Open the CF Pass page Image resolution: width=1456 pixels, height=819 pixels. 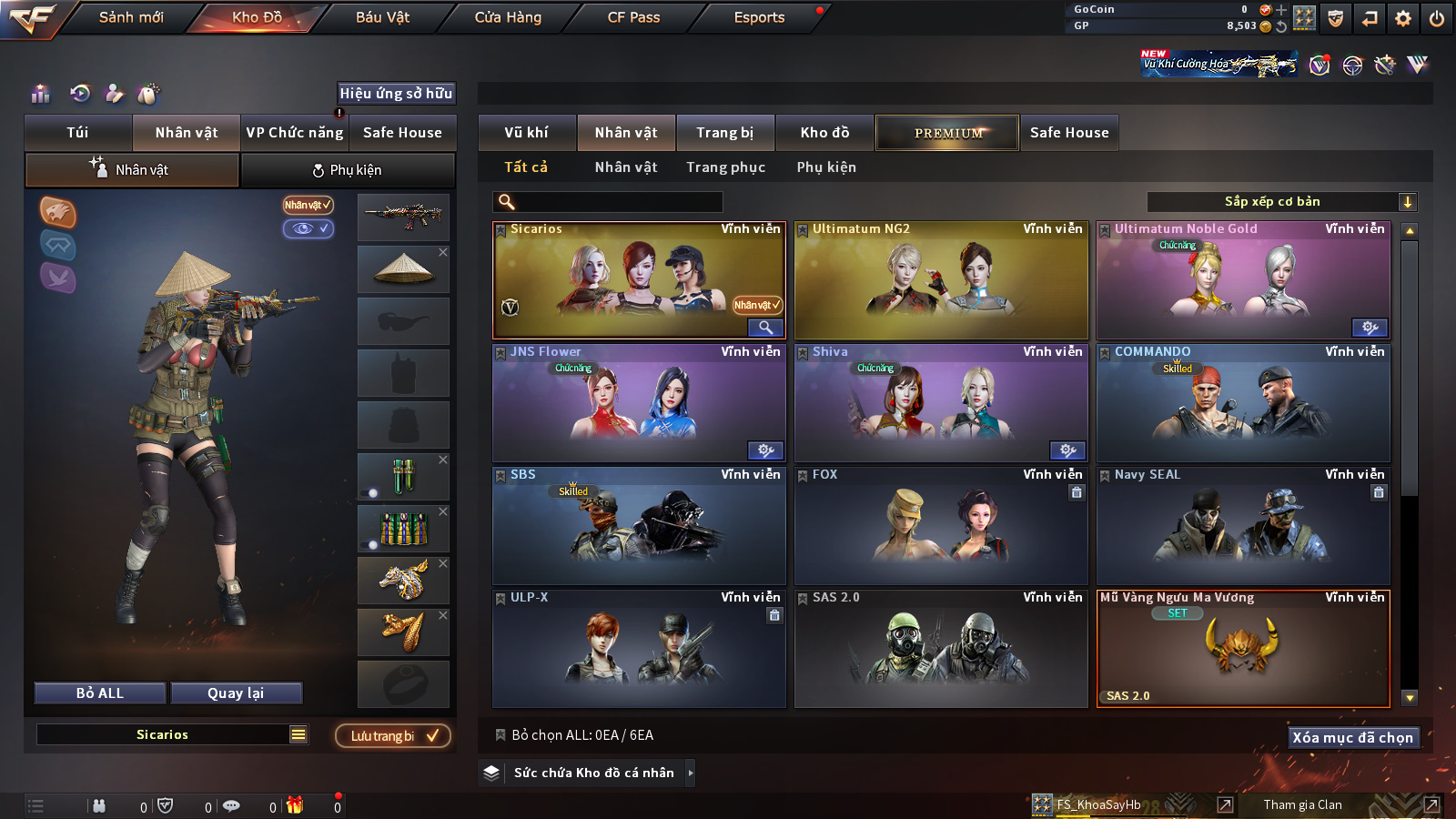pyautogui.click(x=633, y=17)
